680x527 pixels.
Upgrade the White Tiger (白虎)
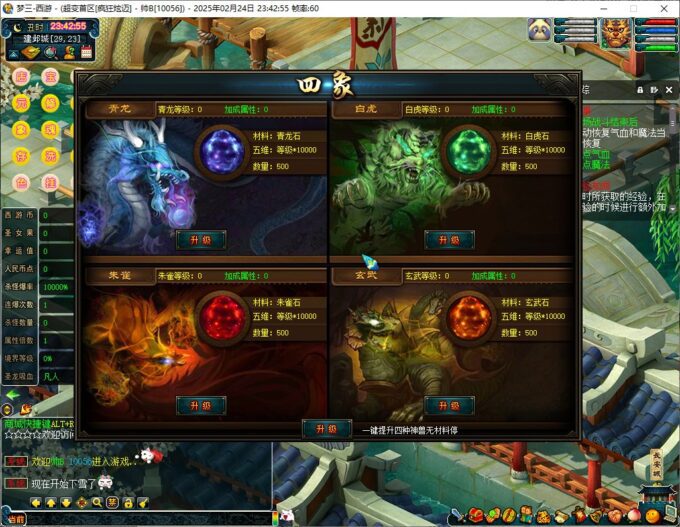coord(449,239)
